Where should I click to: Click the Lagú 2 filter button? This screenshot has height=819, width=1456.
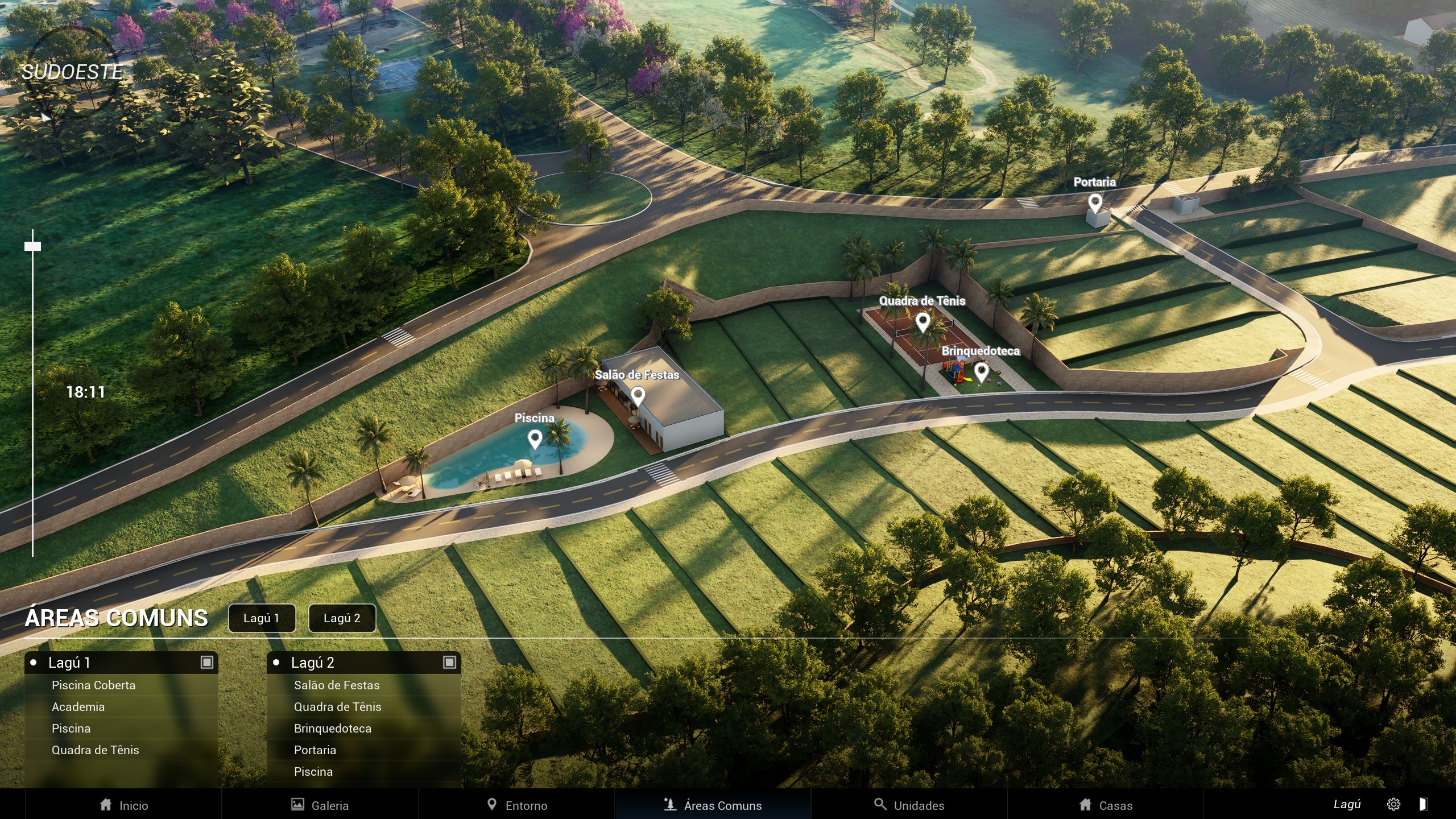point(342,618)
